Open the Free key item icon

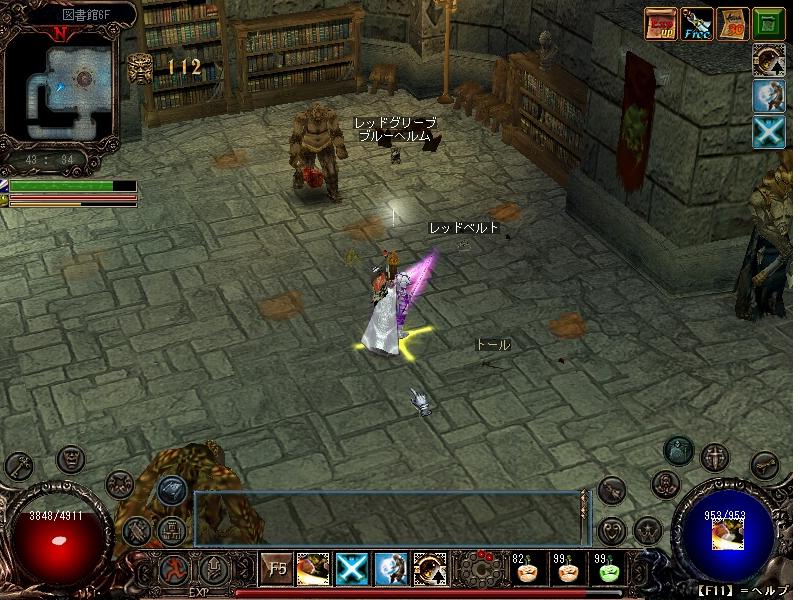click(697, 23)
